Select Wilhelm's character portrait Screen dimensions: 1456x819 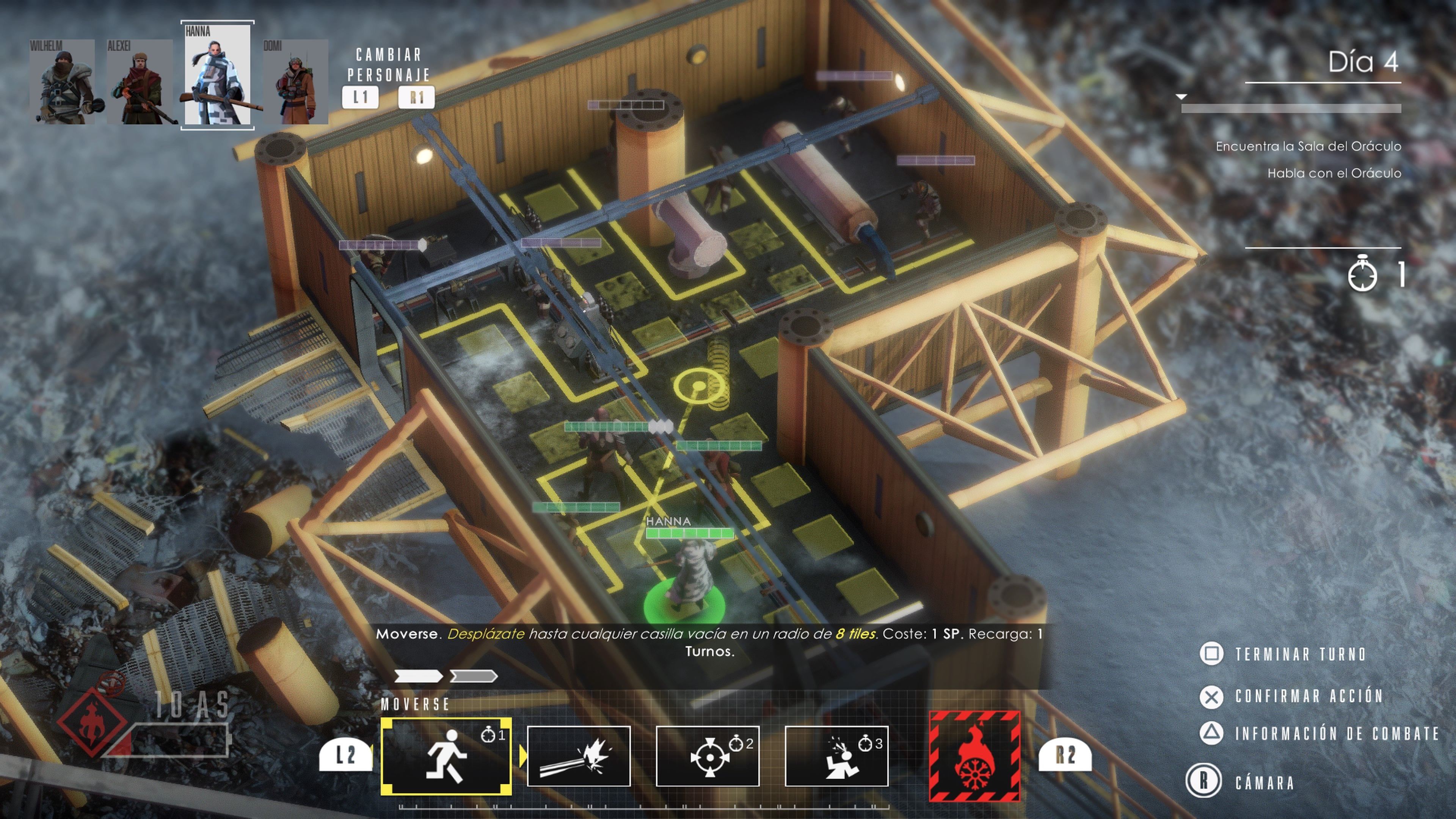coord(62,82)
